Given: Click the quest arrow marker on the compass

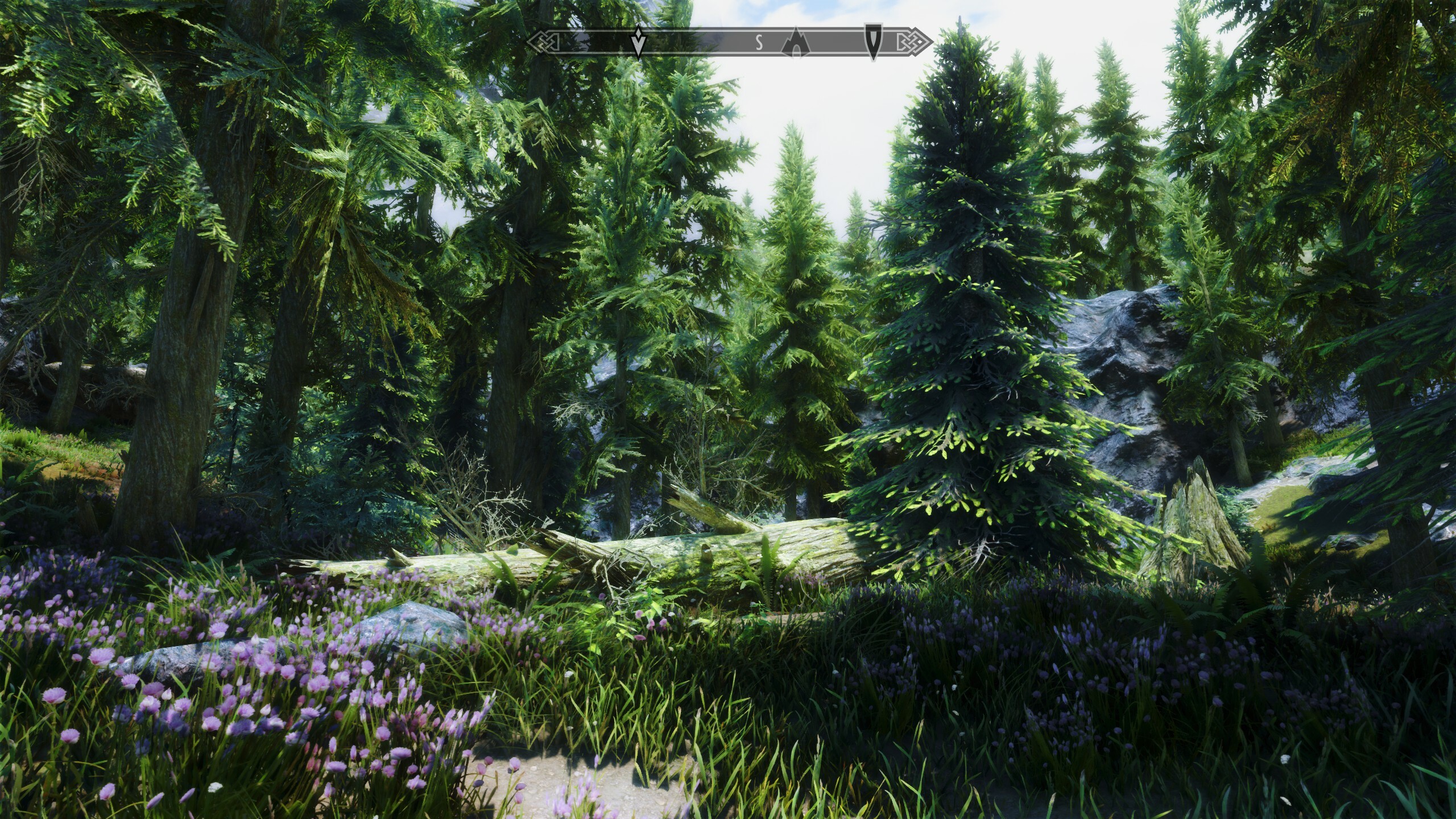Looking at the screenshot, I should [639, 42].
